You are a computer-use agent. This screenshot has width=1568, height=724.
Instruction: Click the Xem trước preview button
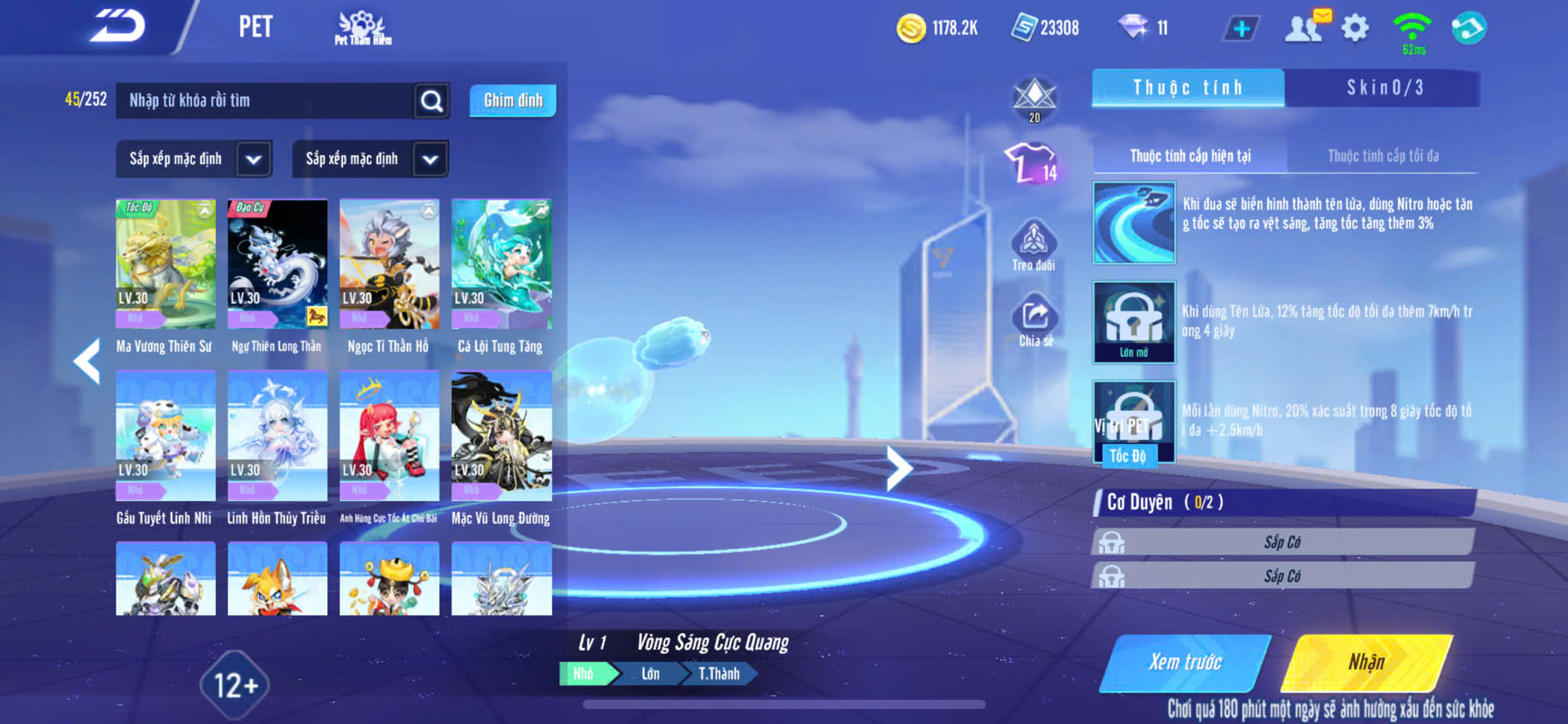point(1185,662)
